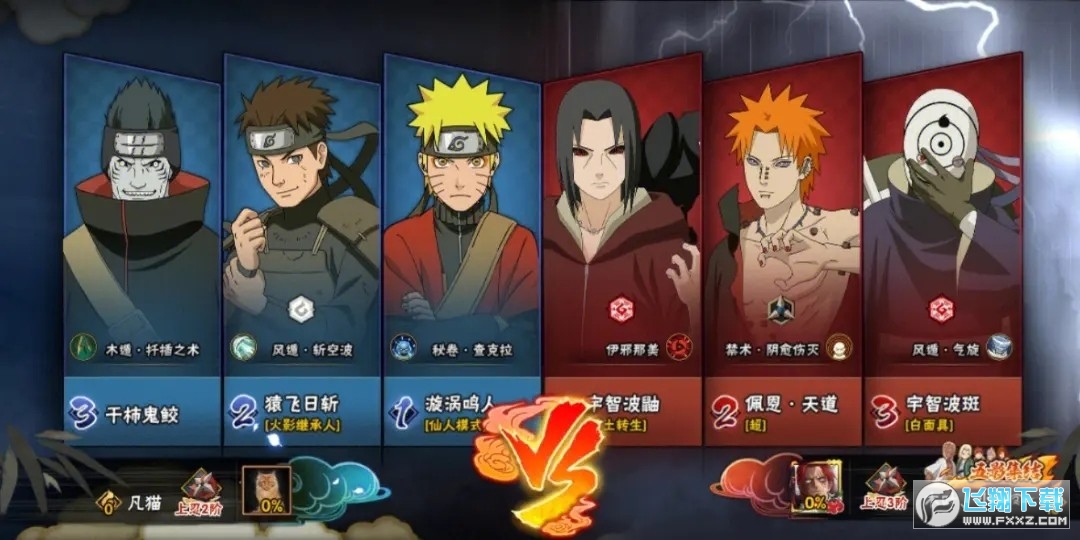Tap the 伊邪那美 skill icon
Image resolution: width=1080 pixels, height=540 pixels.
680,348
